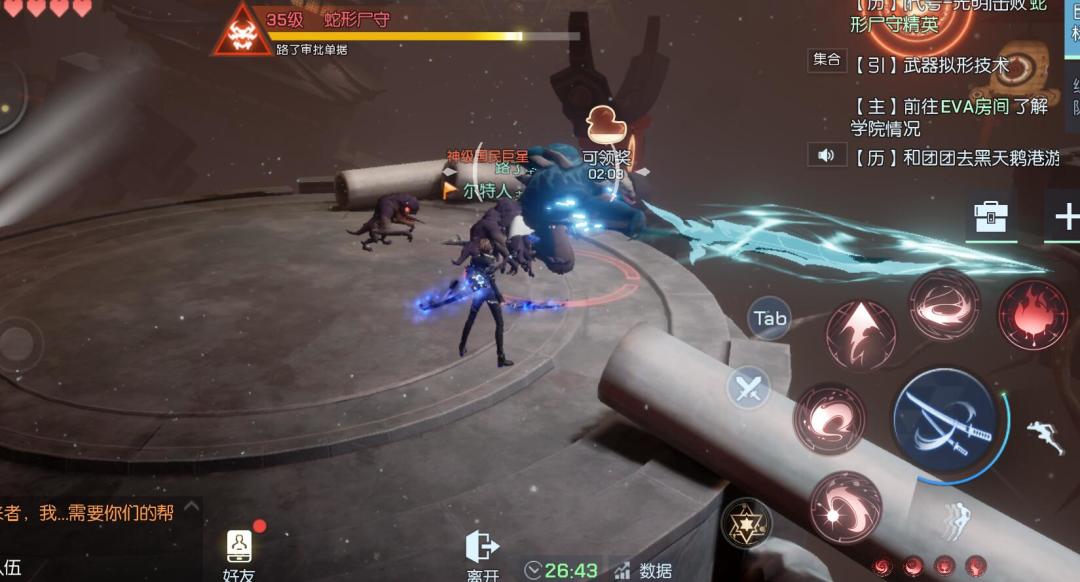
Task: Open the 好友 friends list
Action: coord(240,554)
